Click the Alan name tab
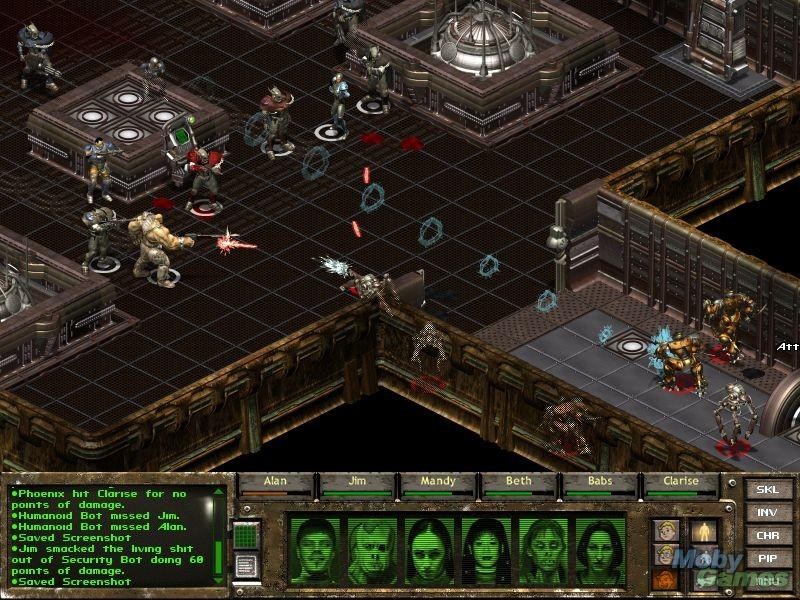Screen dimensions: 800x600 coord(275,482)
